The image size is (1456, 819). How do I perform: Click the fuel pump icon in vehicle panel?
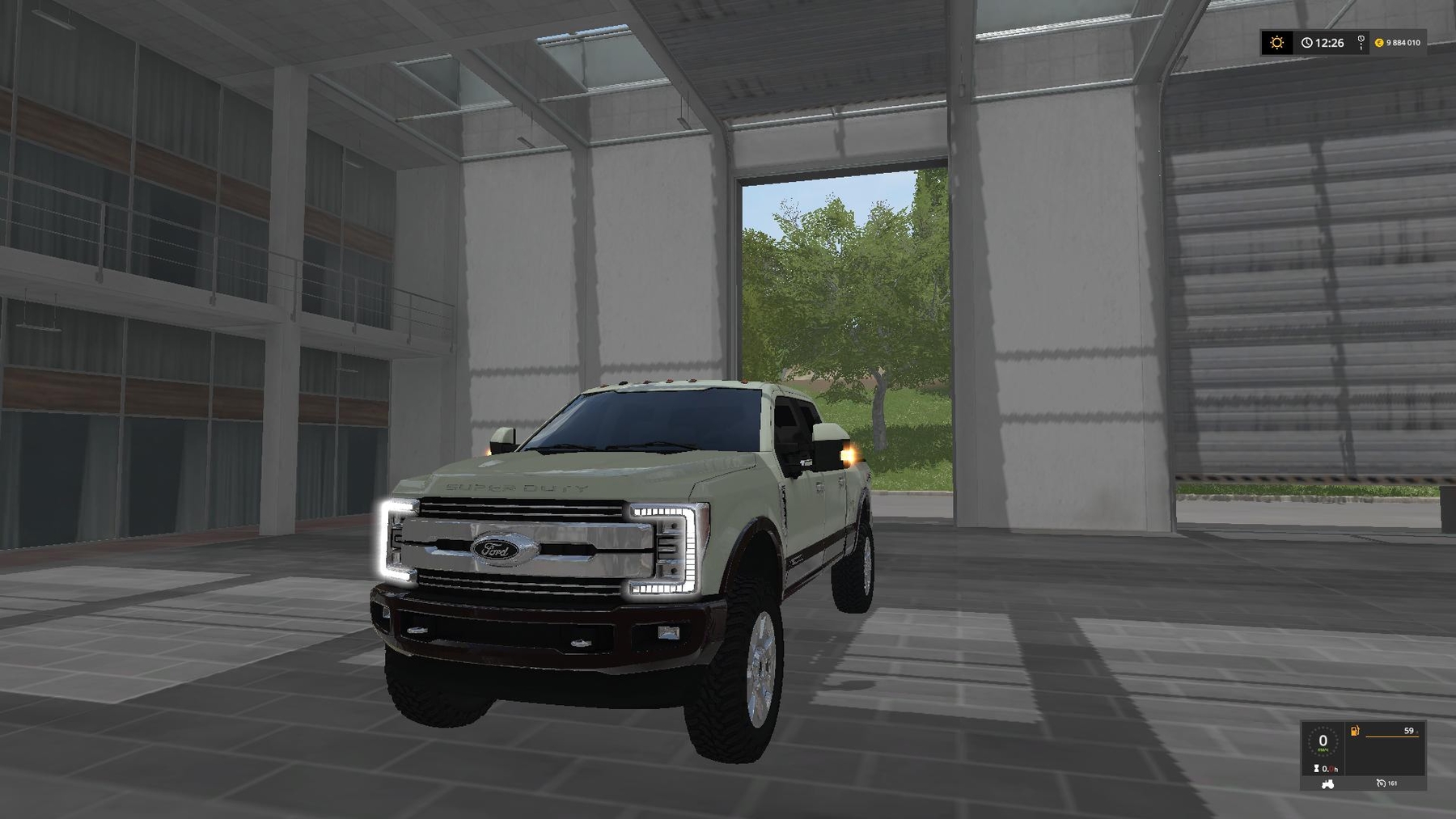click(1355, 731)
